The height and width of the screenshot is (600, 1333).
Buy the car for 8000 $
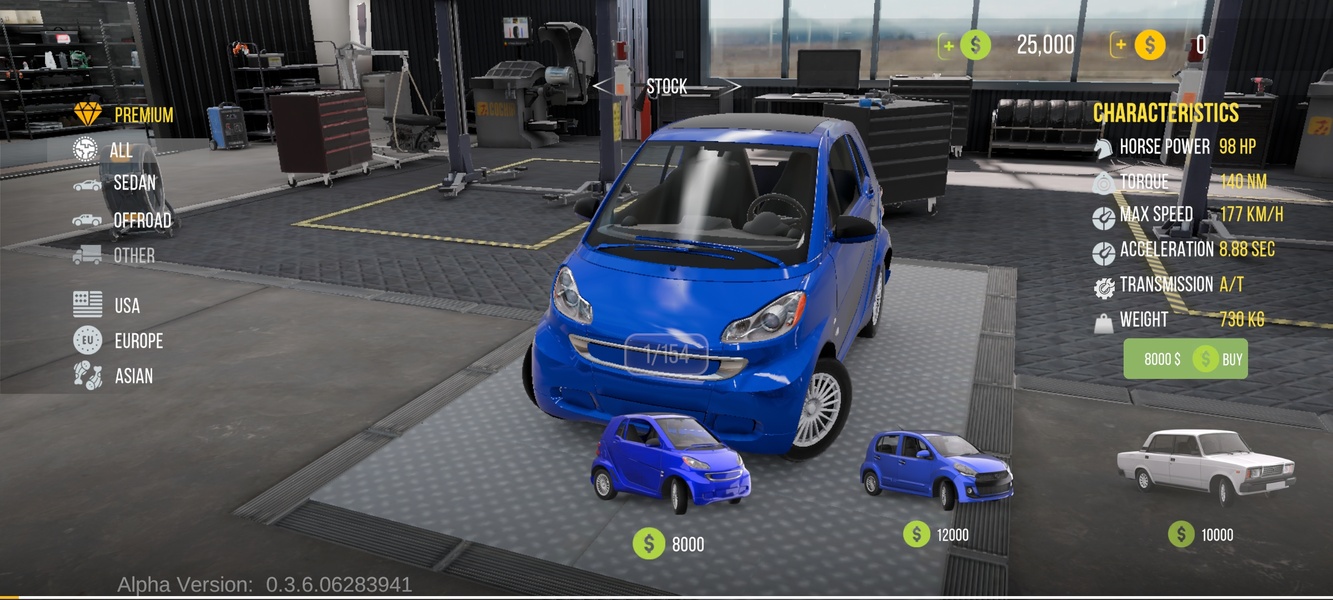[1185, 359]
